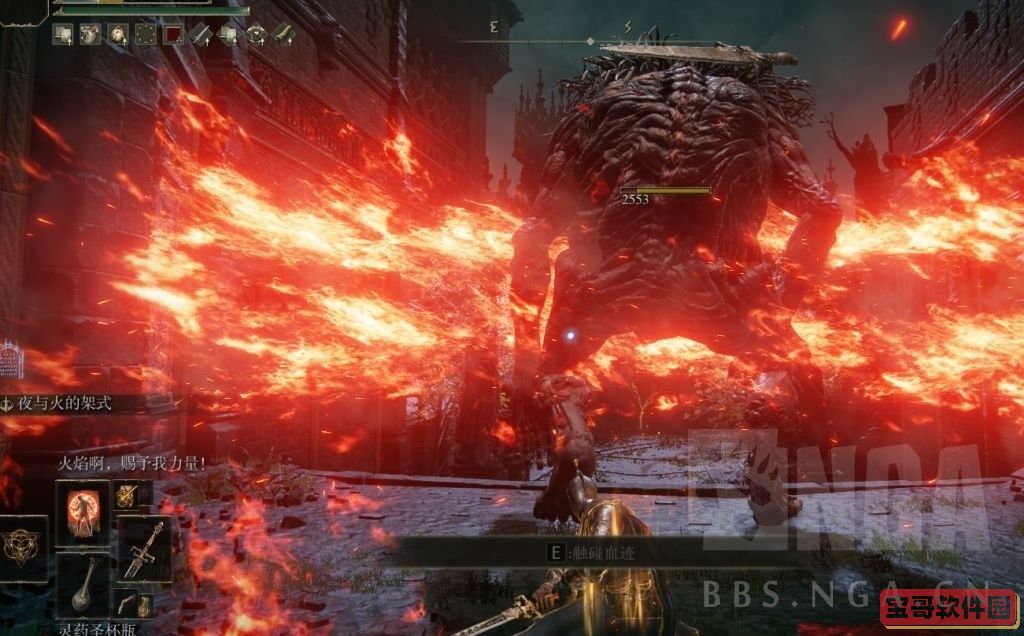This screenshot has width=1024, height=636.
Task: Inspect the sword attack-up buff icon
Action: [200, 34]
